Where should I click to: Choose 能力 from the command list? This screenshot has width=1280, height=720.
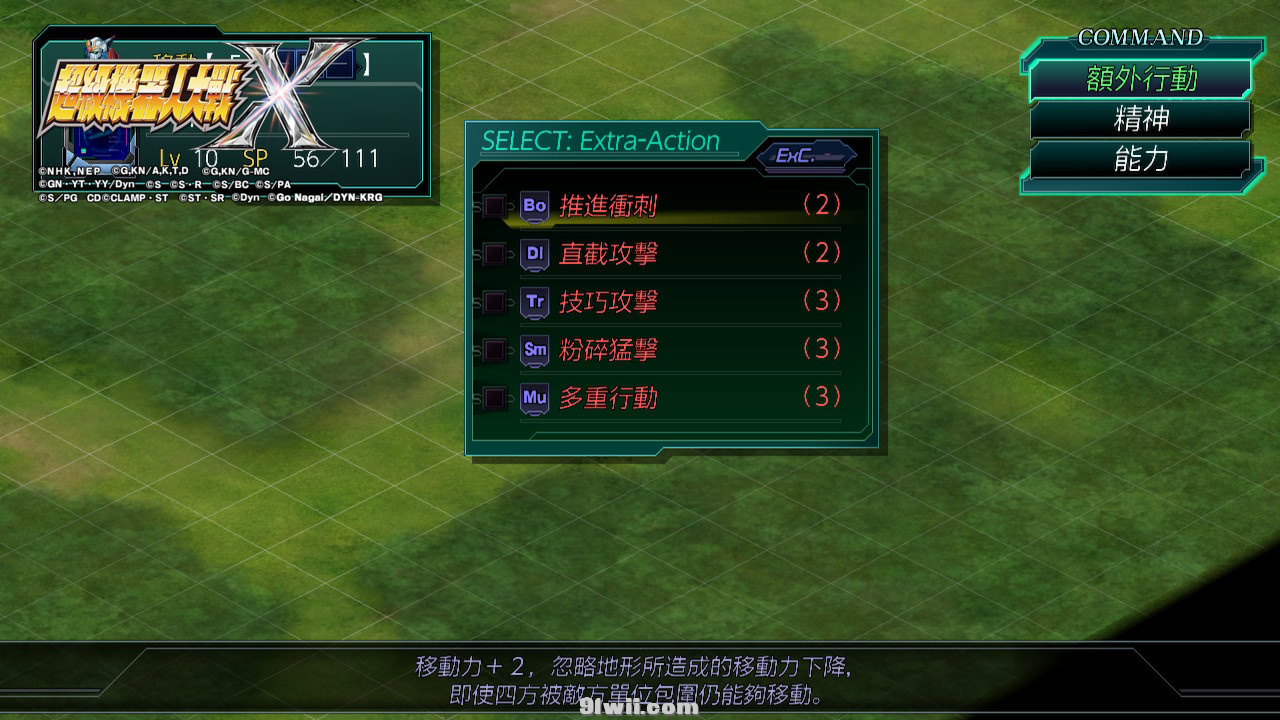point(1140,160)
